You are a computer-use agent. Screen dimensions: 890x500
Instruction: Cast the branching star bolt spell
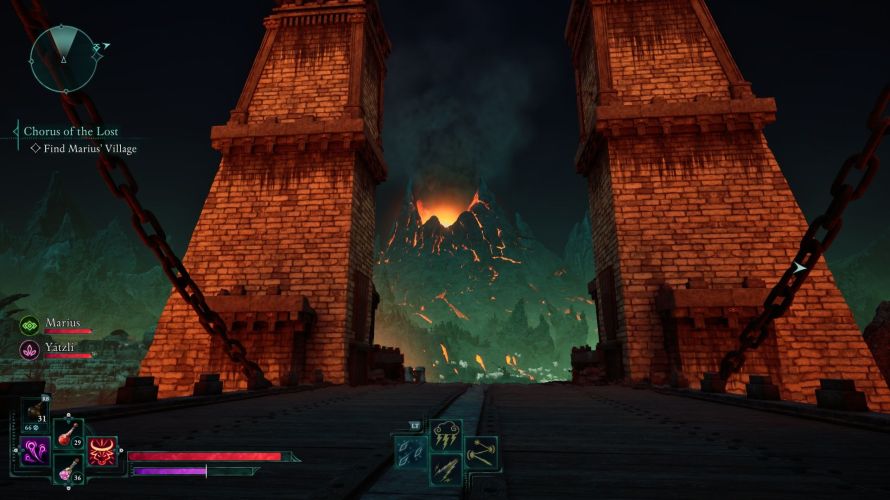coord(481,451)
